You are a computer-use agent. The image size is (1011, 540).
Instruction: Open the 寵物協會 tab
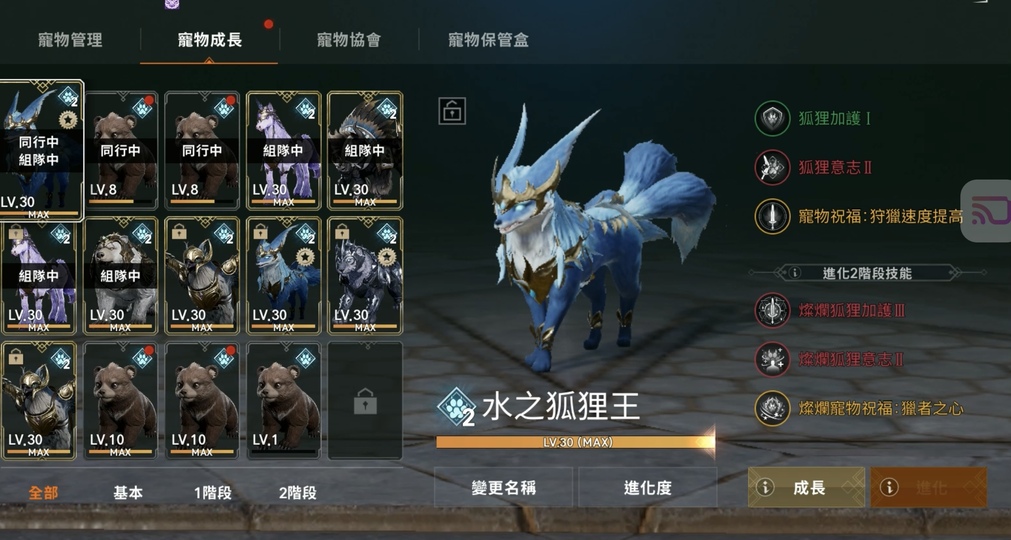tap(348, 41)
